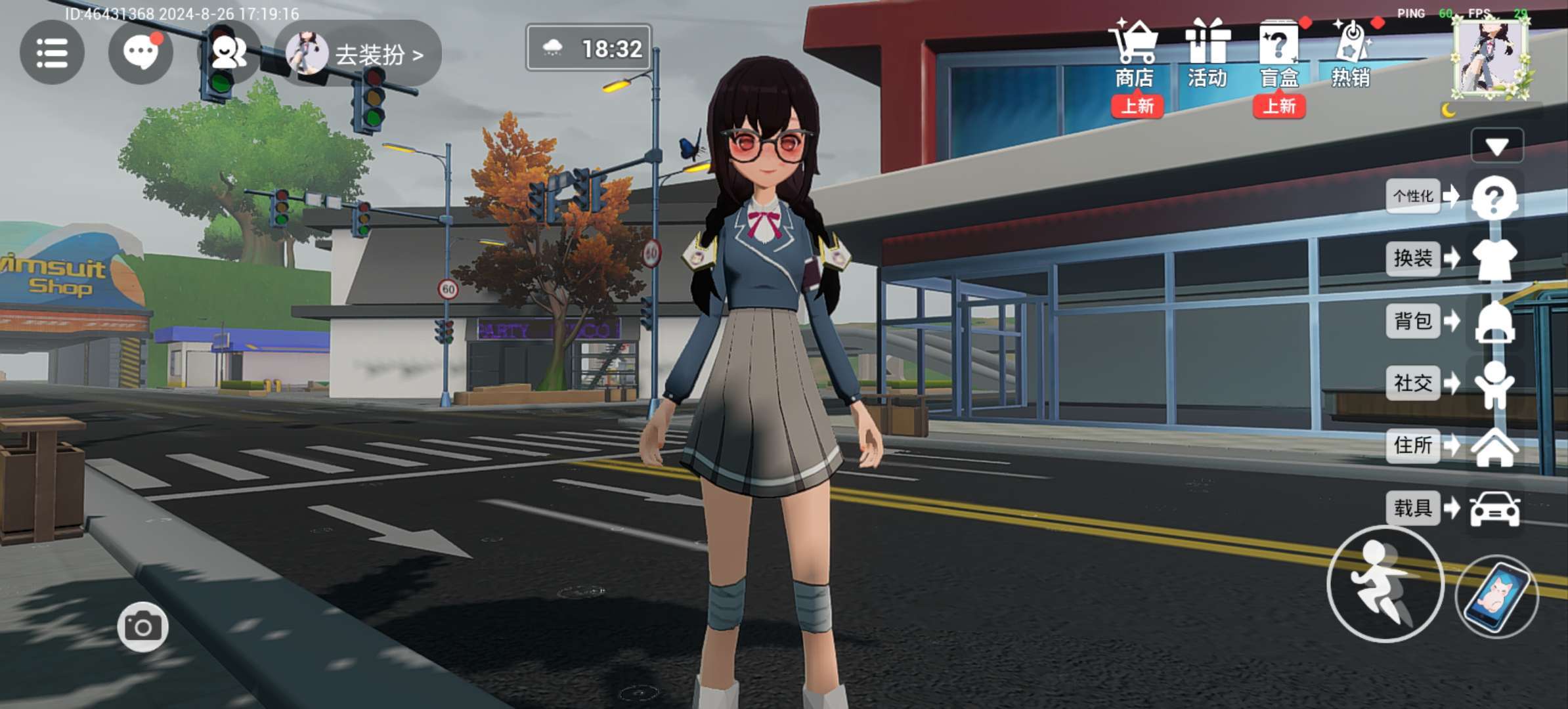
Task: Open the 盲盒 blind box
Action: 1278,54
